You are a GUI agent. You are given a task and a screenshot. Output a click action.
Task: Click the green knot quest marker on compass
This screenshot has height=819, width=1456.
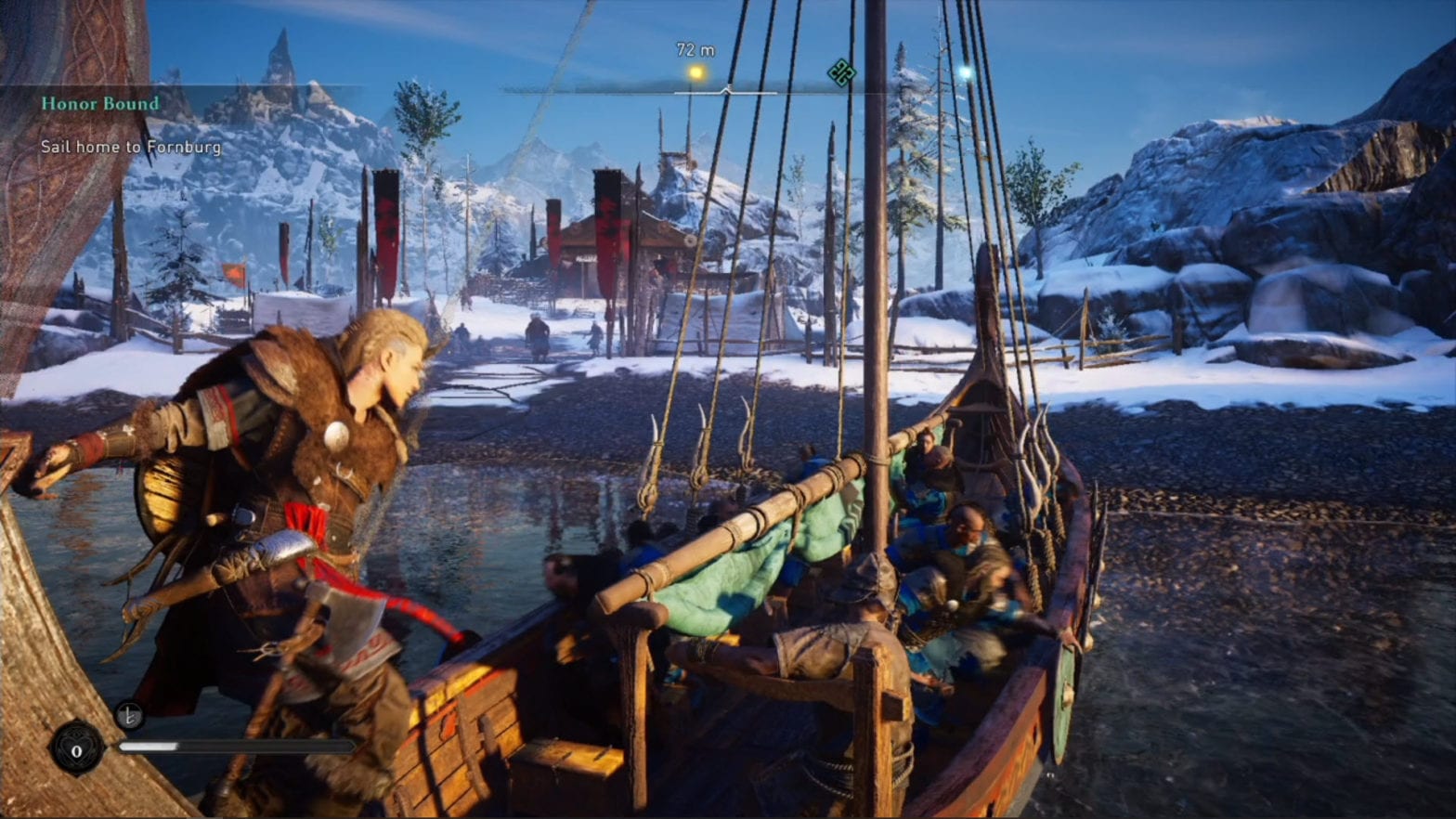tap(841, 72)
